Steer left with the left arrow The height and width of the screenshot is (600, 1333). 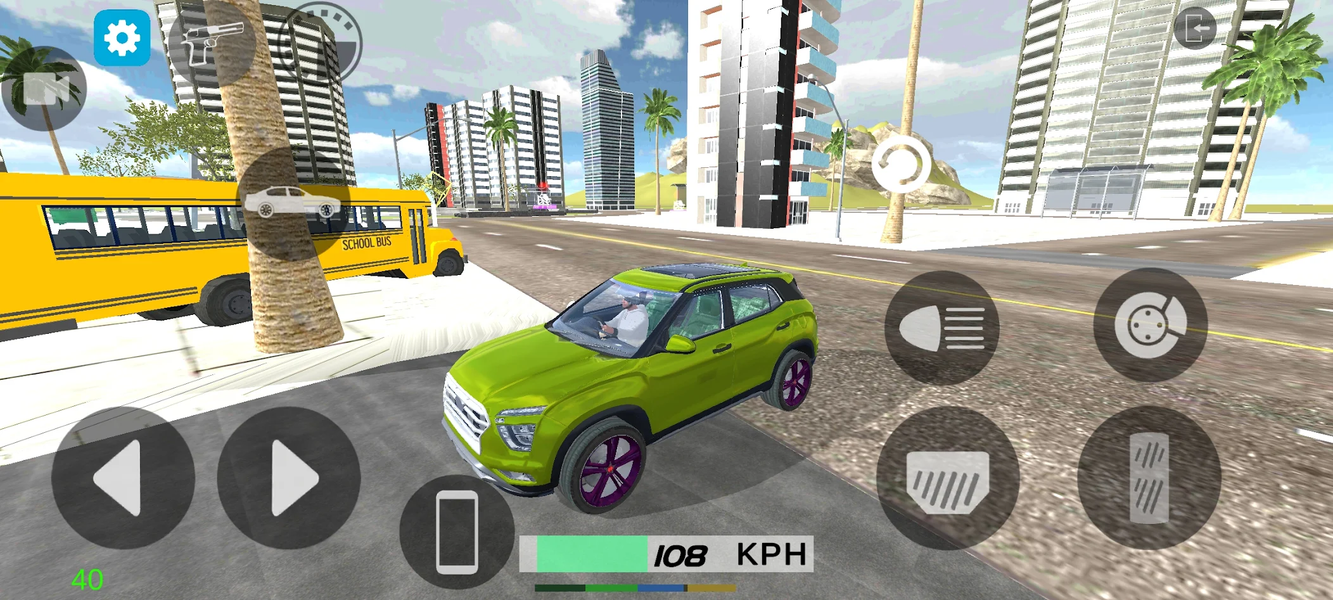click(123, 478)
